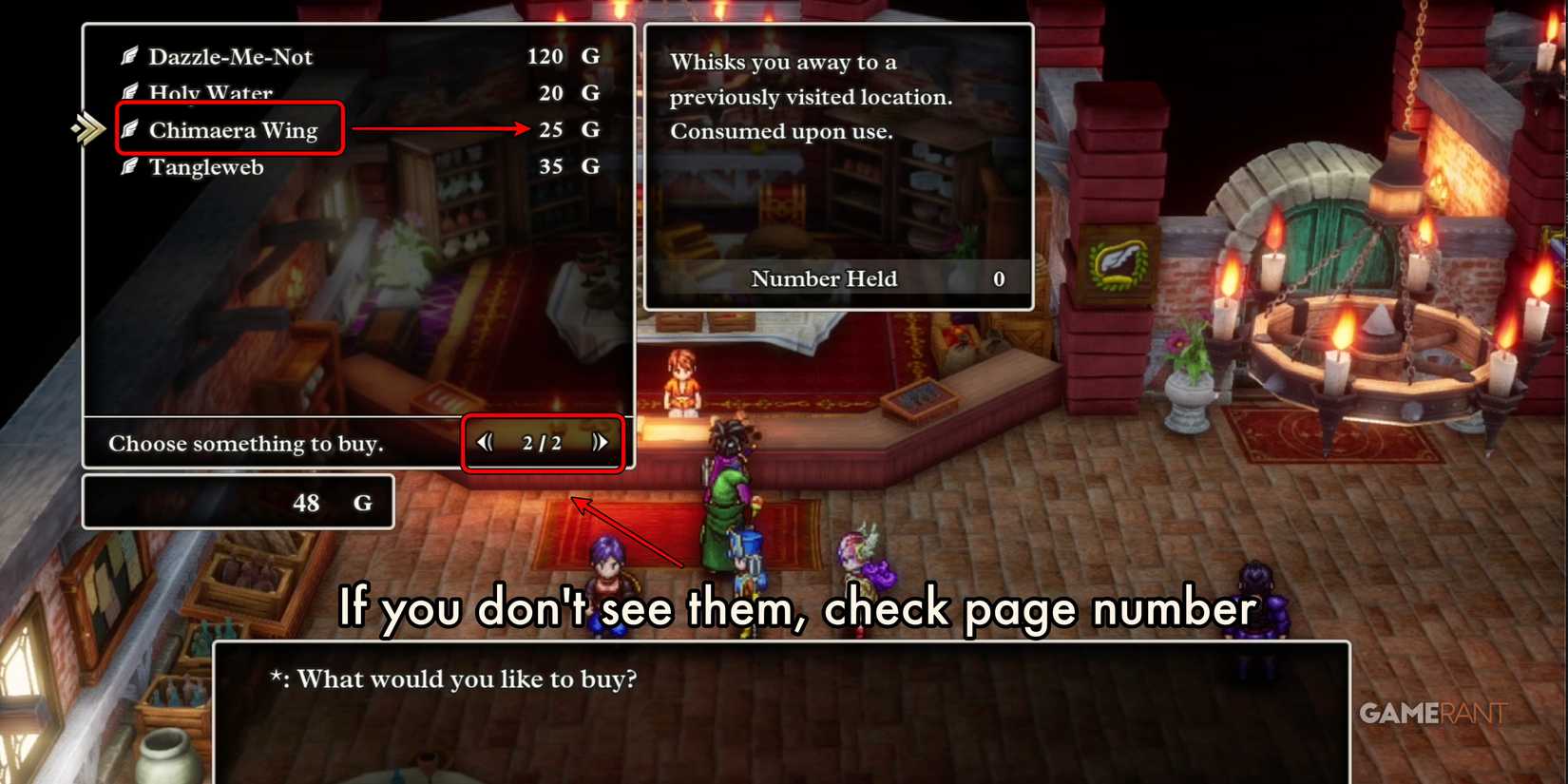The image size is (1568, 784).
Task: Click the left page-back chevron
Action: (x=486, y=442)
